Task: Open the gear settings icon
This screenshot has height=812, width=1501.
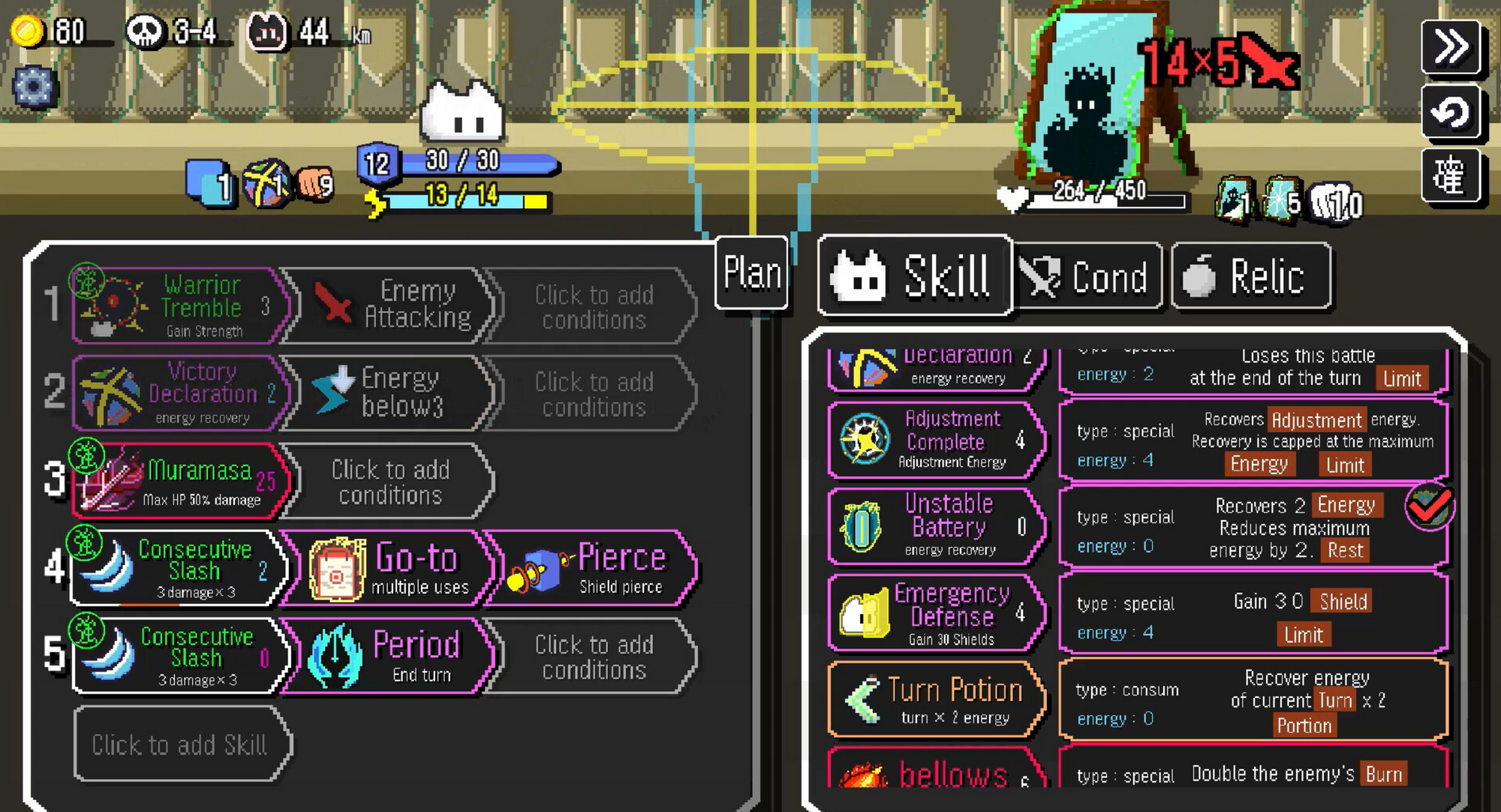Action: pos(33,86)
